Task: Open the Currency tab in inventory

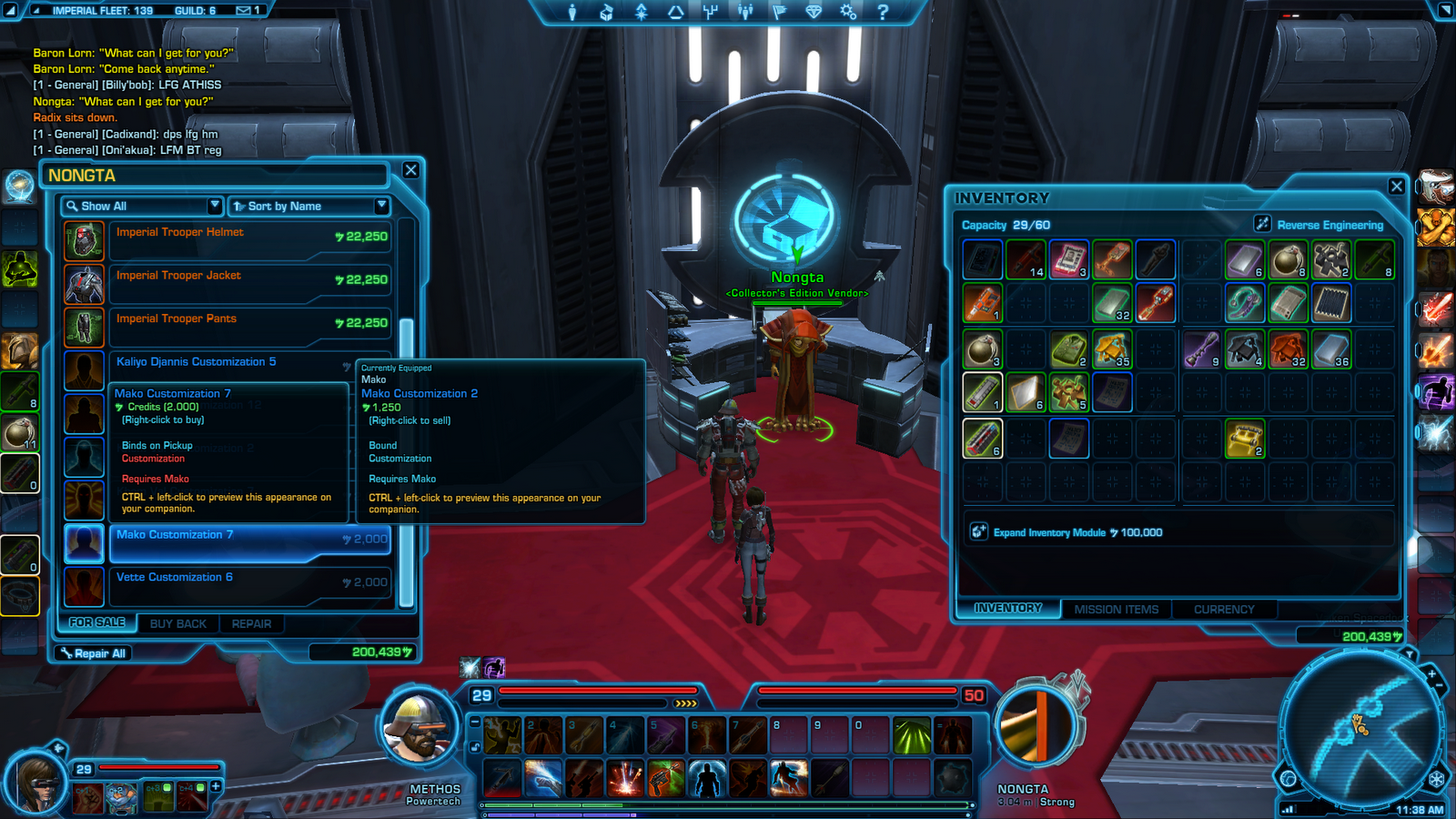Action: coord(1224,610)
